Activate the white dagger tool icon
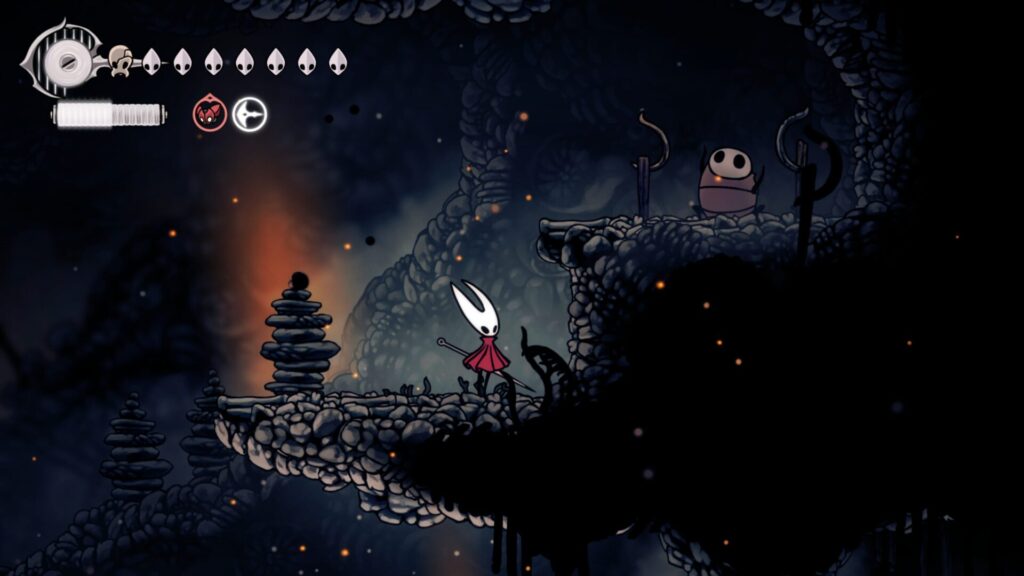This screenshot has height=576, width=1024. [x=250, y=115]
